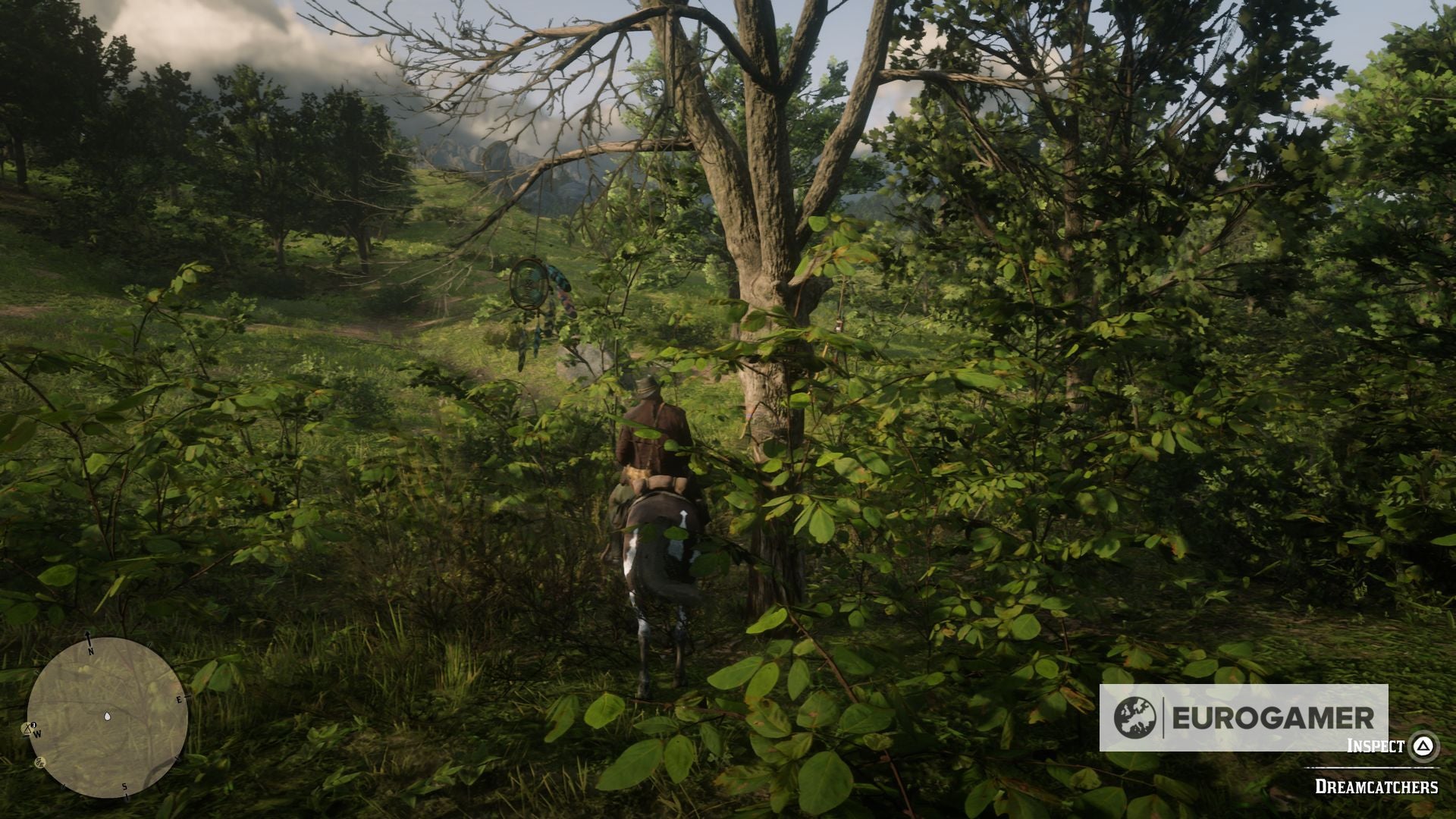Select the Eurogamer globe icon
Image resolution: width=1456 pixels, height=819 pixels.
(x=1134, y=717)
